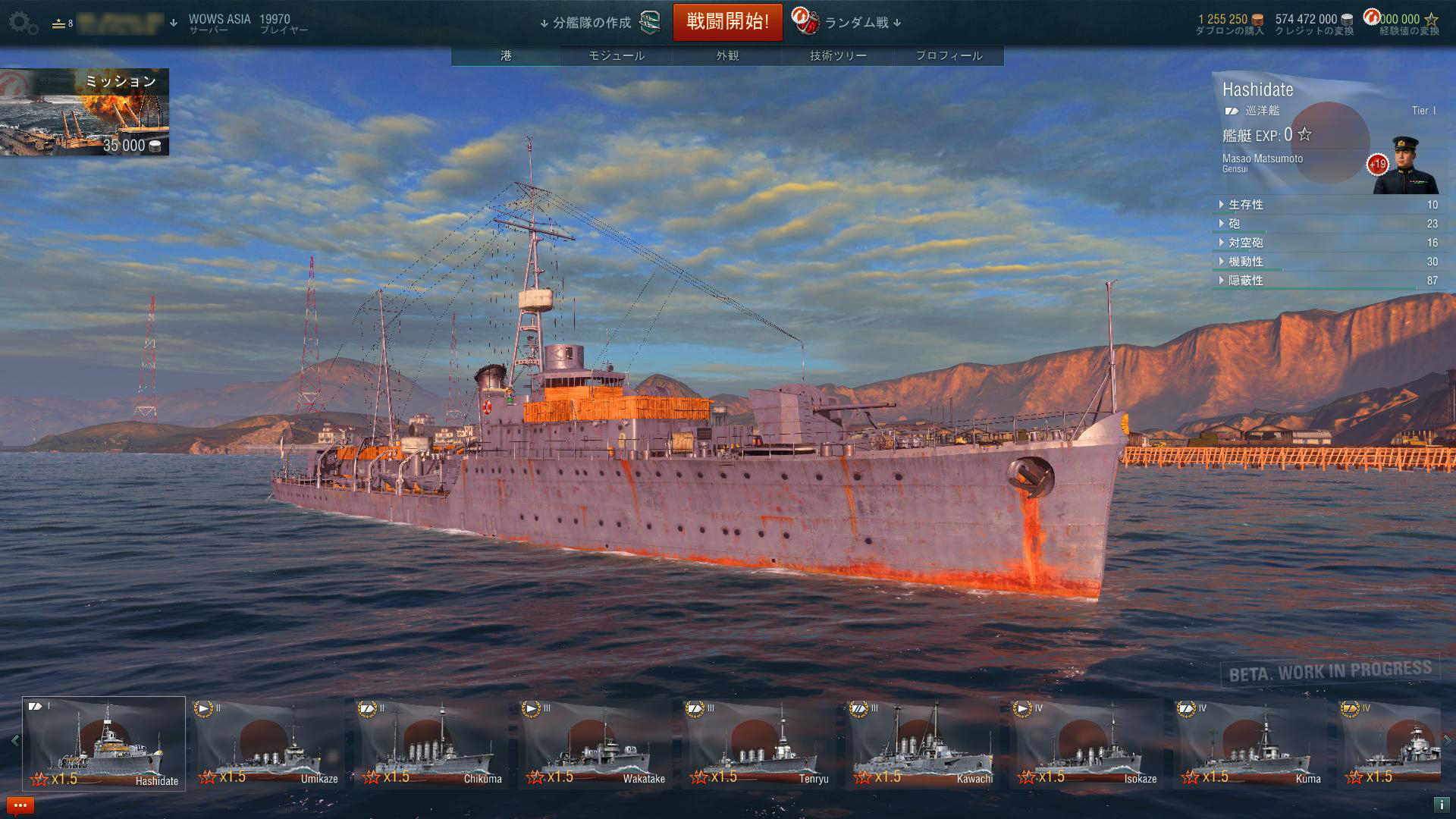This screenshot has width=1456, height=819.
Task: Switch to the モジュール tab
Action: [617, 55]
